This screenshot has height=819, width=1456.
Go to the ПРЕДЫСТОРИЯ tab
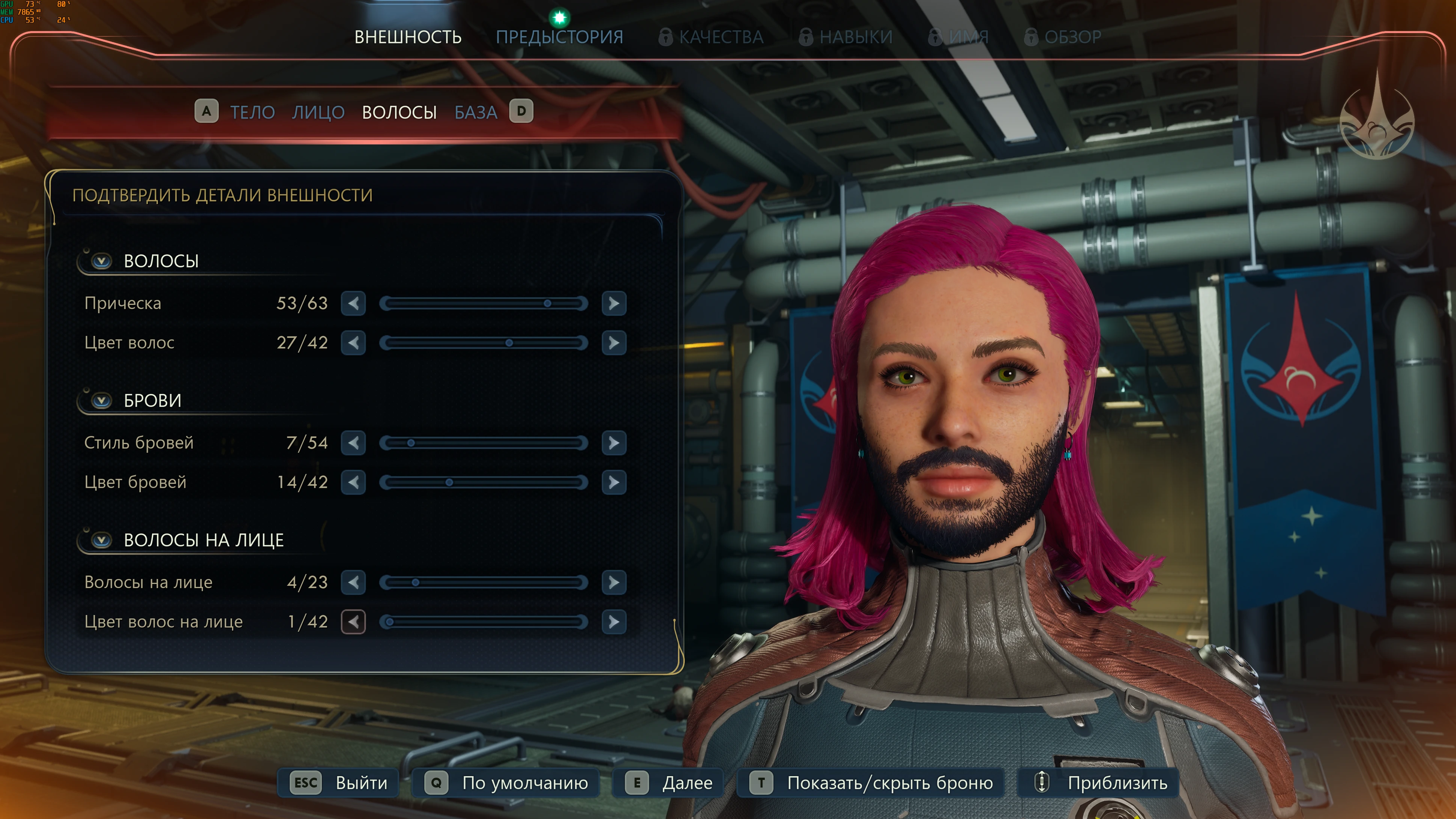coord(559,37)
